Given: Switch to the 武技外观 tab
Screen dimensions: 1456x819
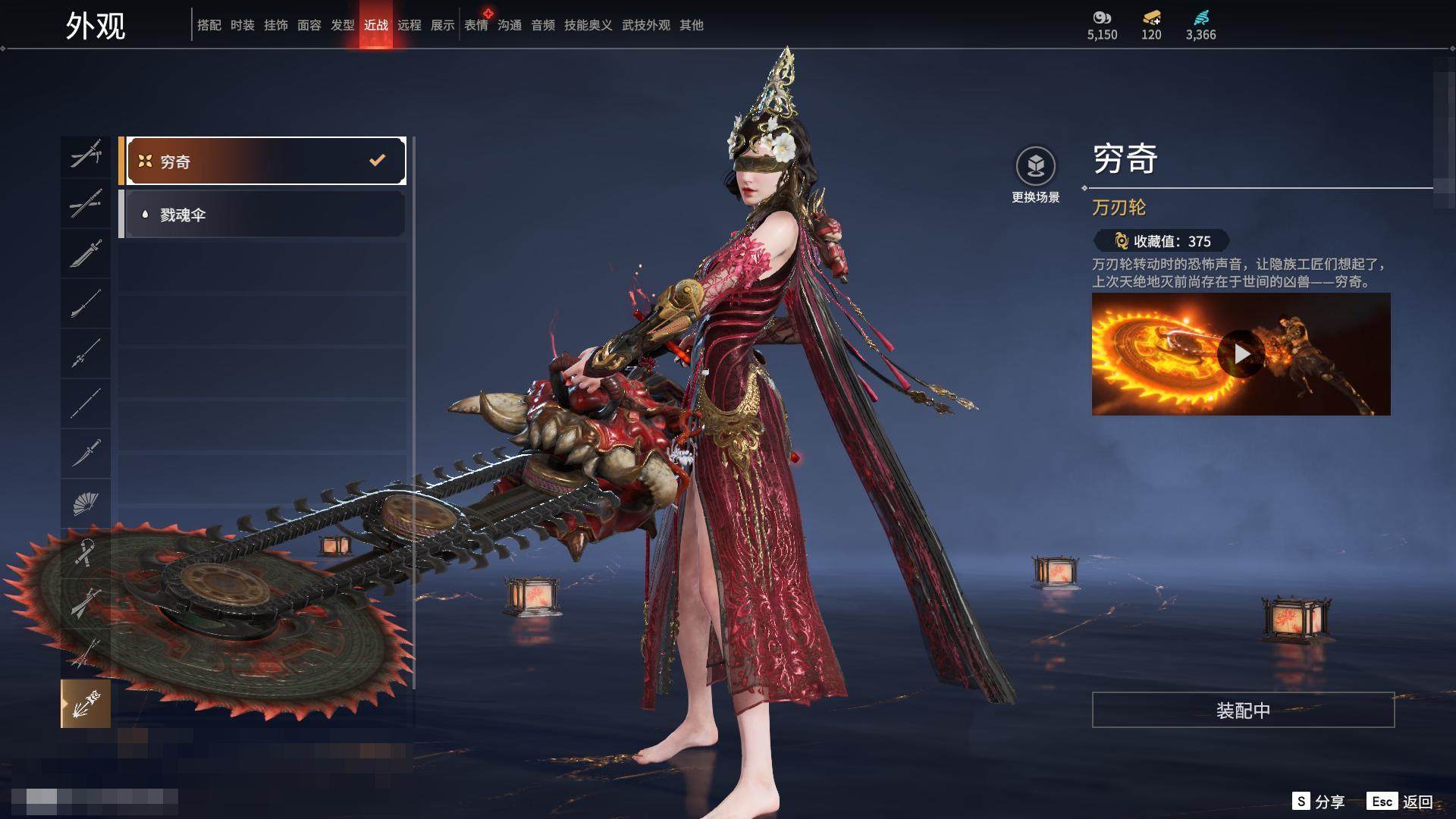Looking at the screenshot, I should tap(645, 25).
